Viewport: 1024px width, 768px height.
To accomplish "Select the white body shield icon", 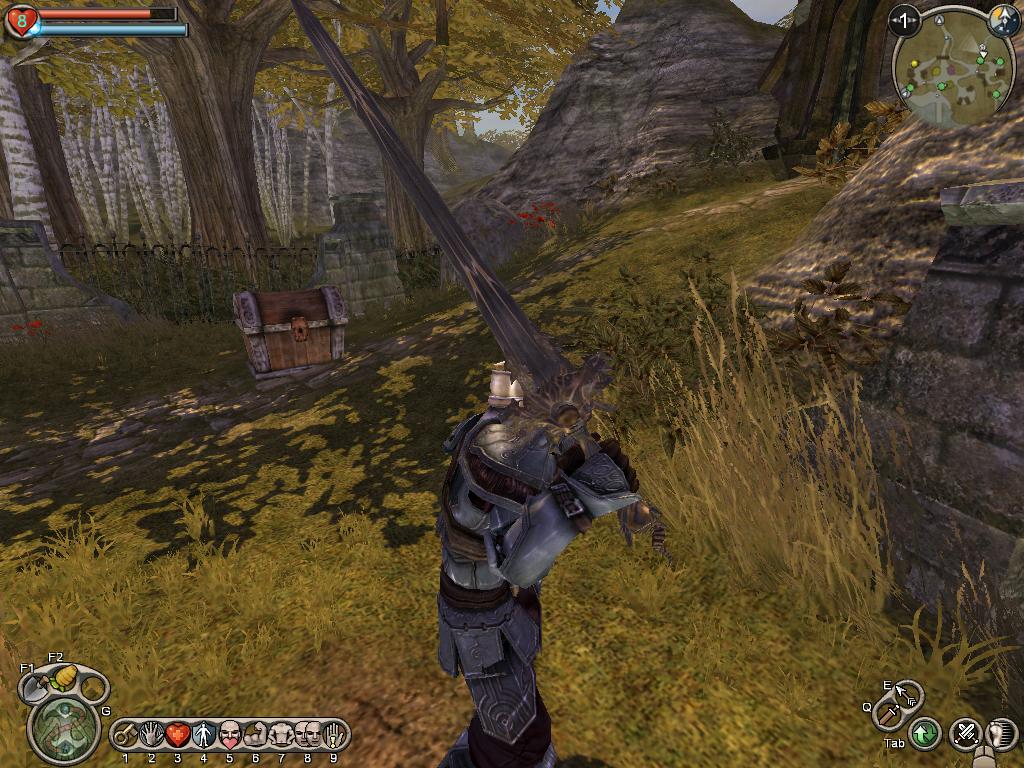I will coord(204,735).
